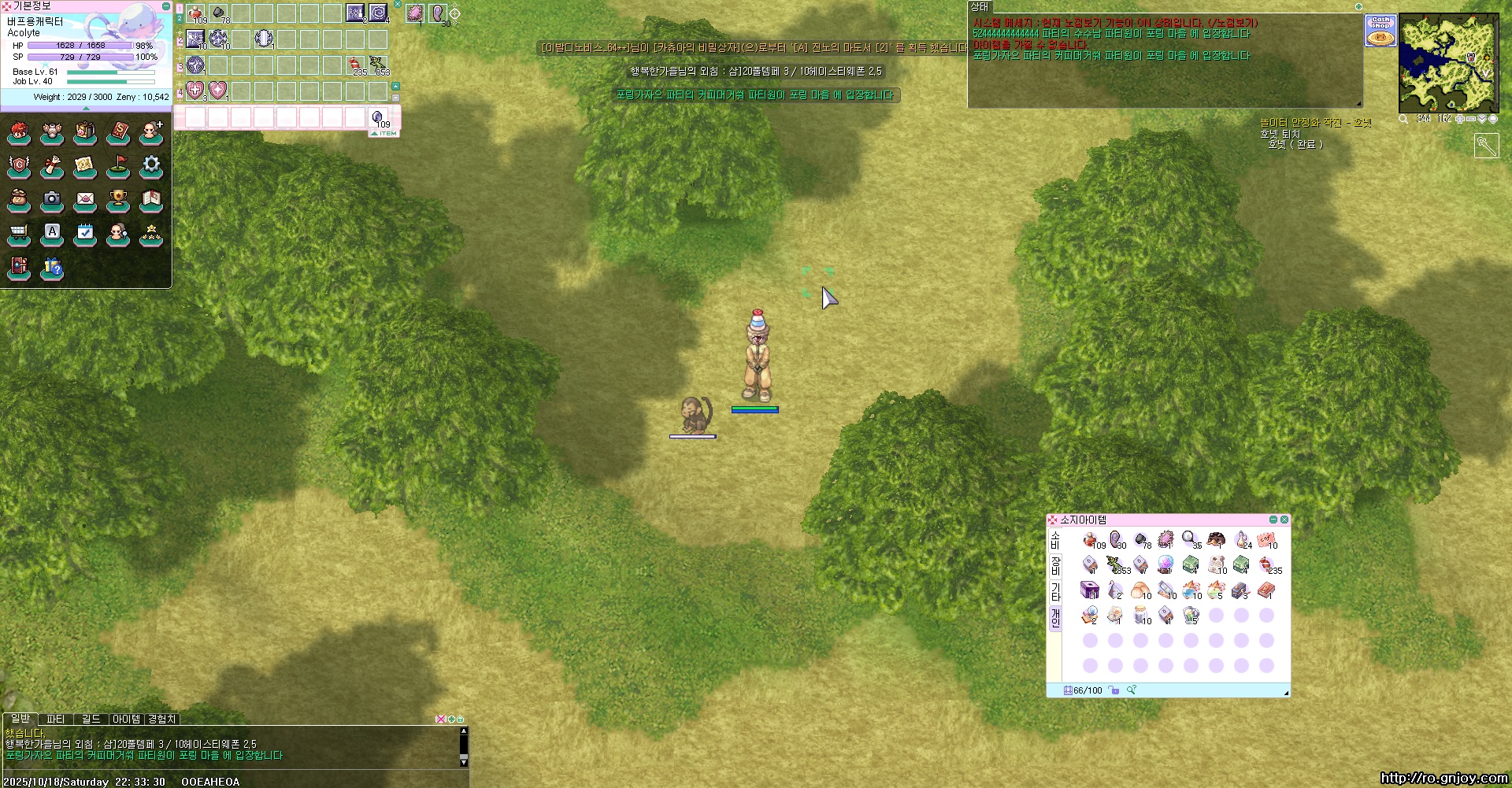Switch to the 기타 inventory tab

pyautogui.click(x=1055, y=591)
